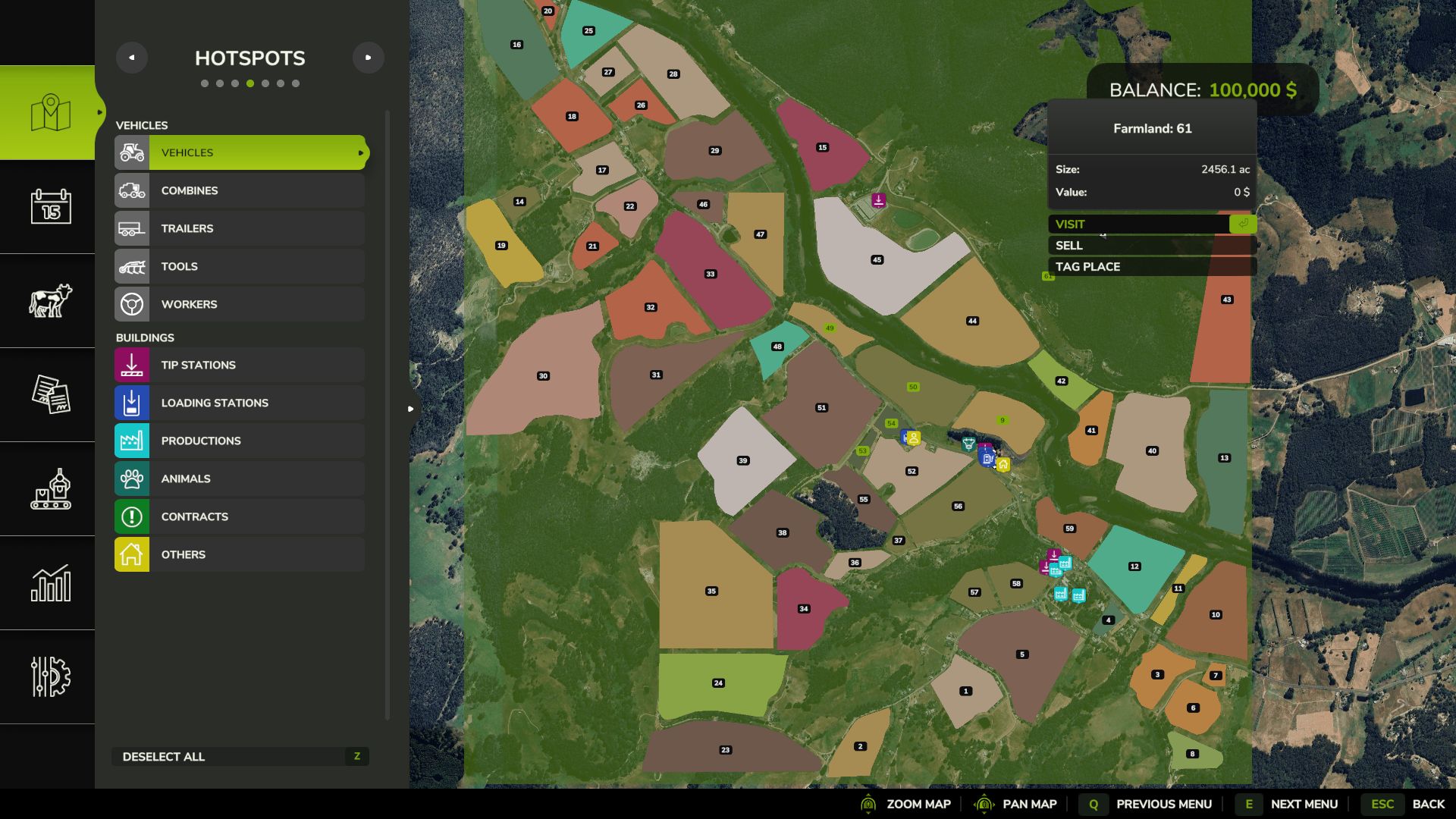The image size is (1456, 819).
Task: Toggle the Contracts hotspot filter
Action: click(x=240, y=516)
